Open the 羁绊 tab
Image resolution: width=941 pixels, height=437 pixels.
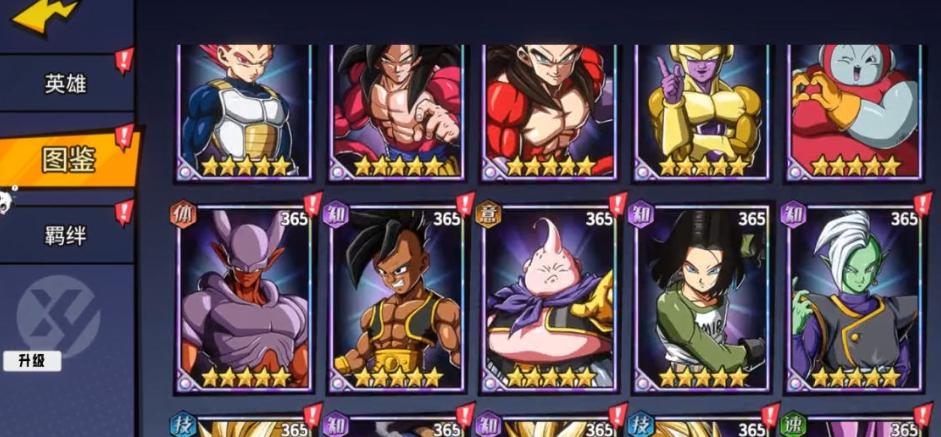pyautogui.click(x=65, y=238)
